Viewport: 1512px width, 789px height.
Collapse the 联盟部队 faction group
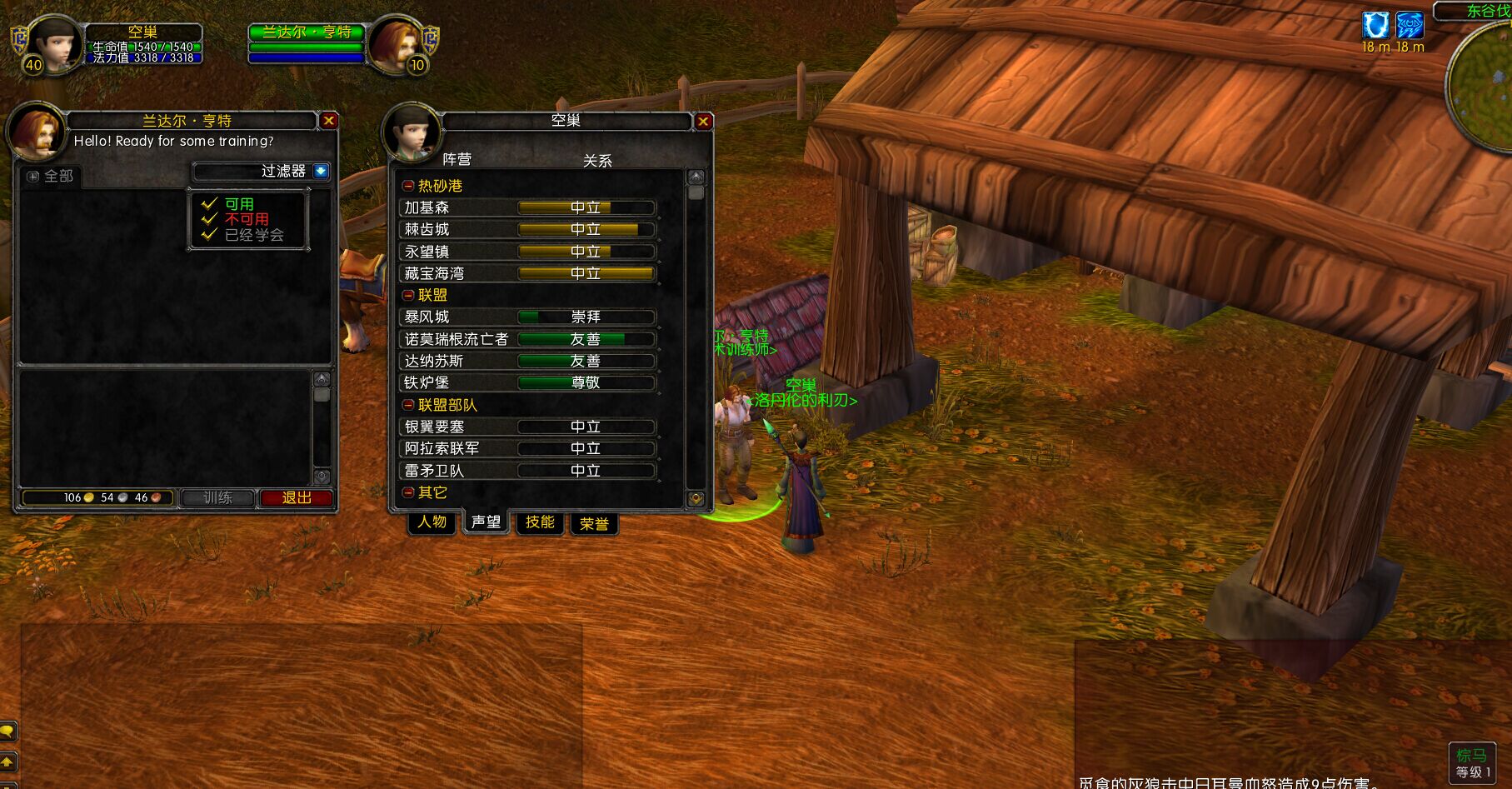(408, 405)
